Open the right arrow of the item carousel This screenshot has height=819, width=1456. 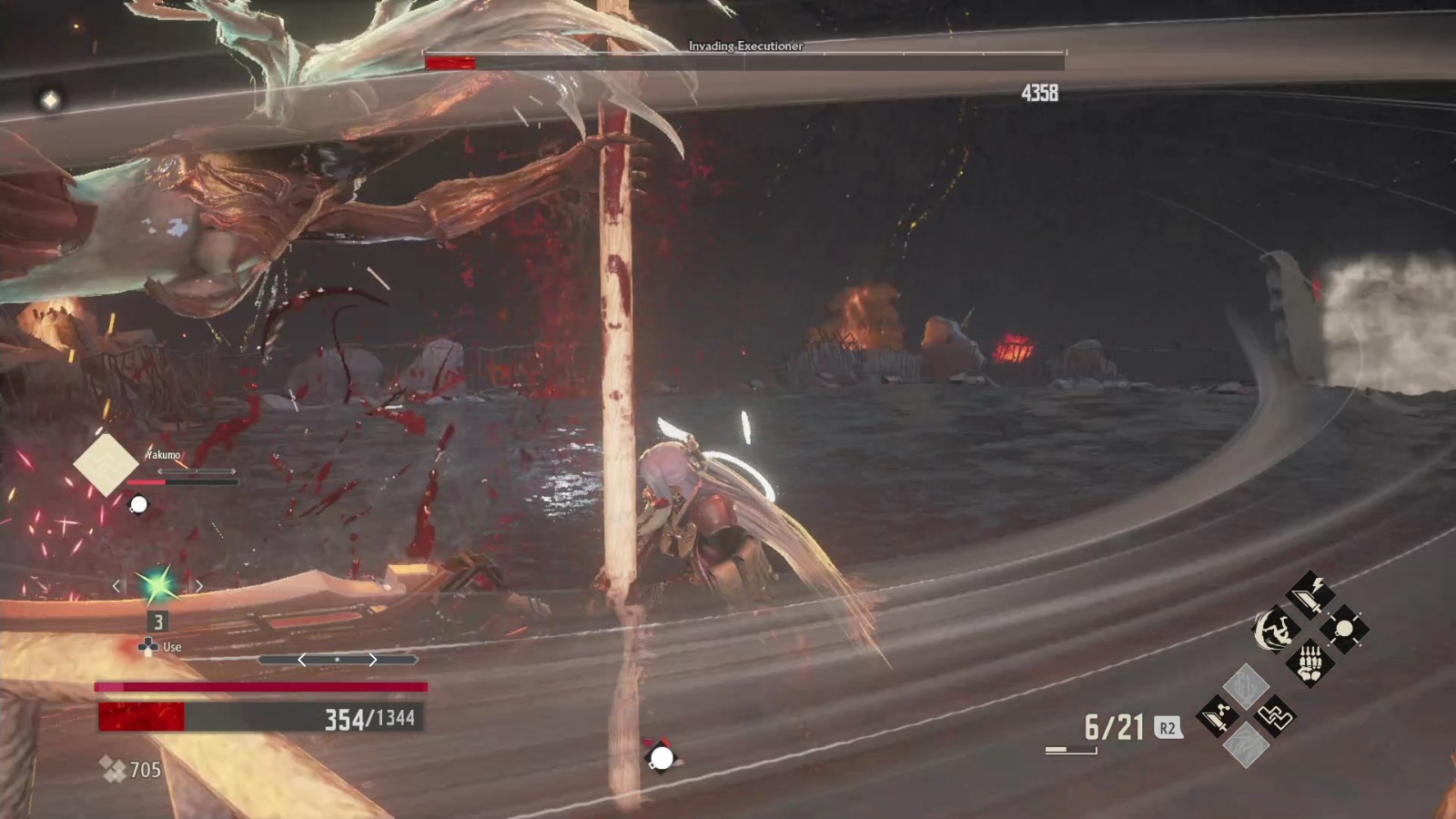(372, 659)
